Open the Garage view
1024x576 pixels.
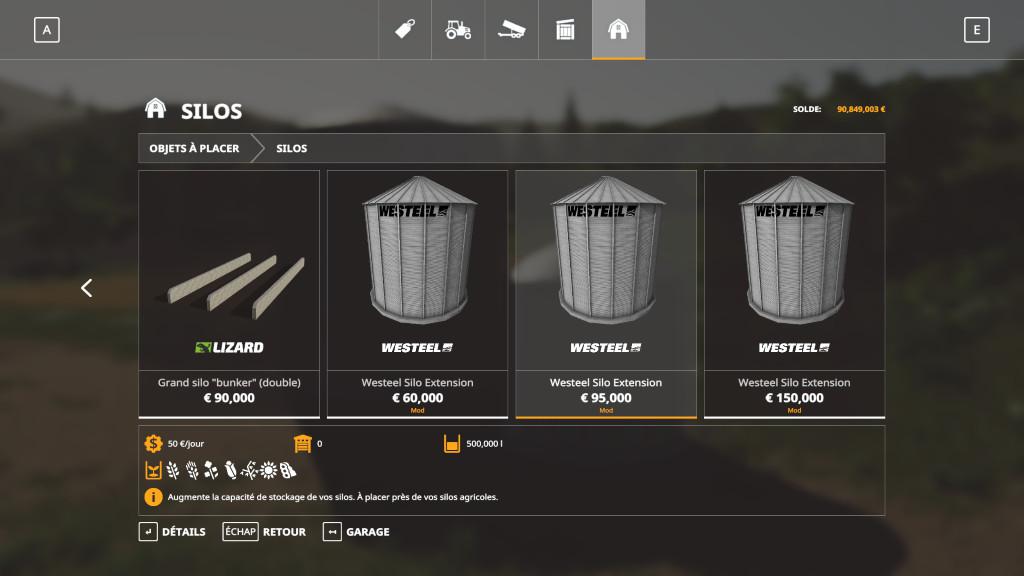pos(356,532)
